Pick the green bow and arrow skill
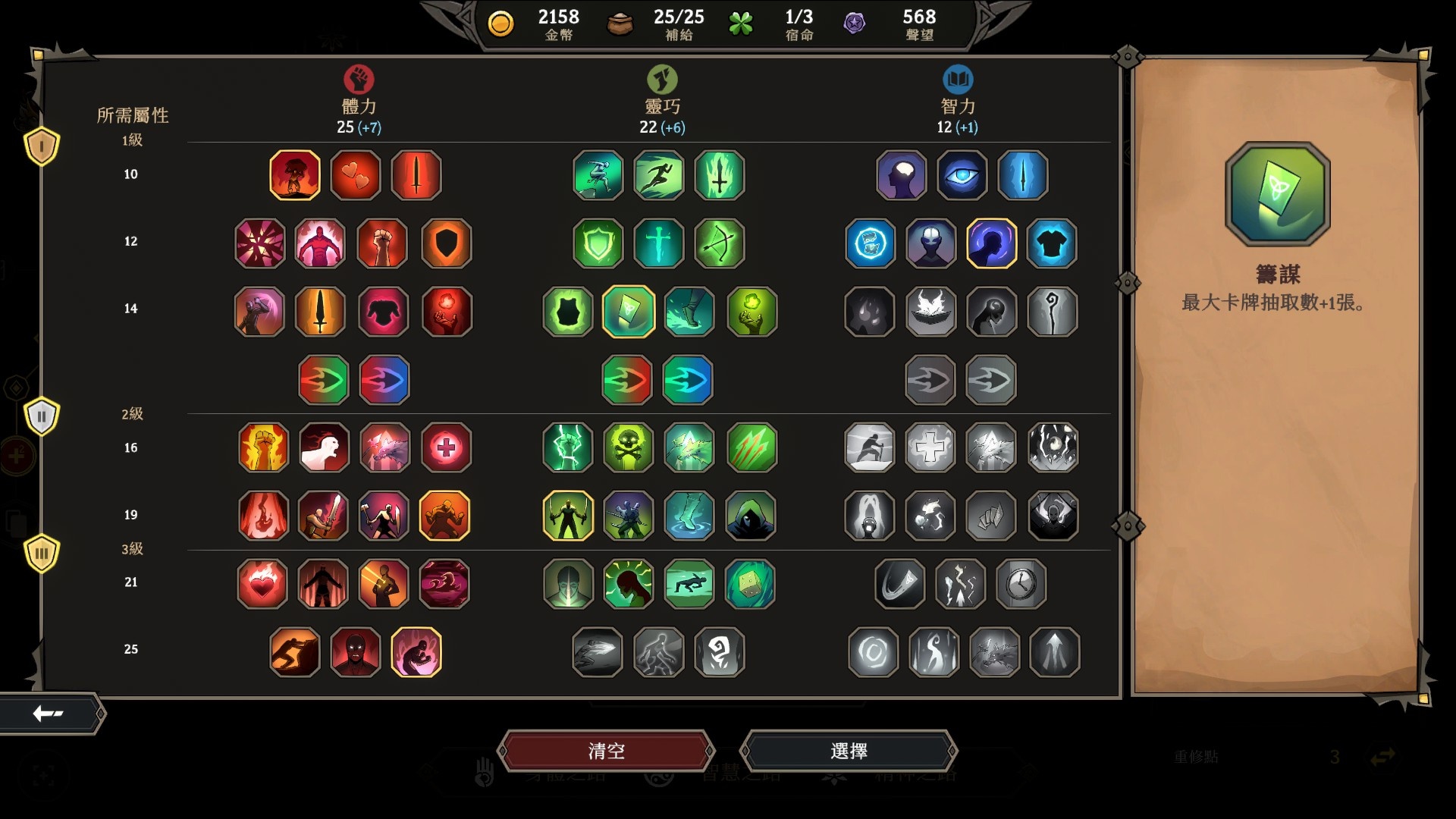Image resolution: width=1456 pixels, height=819 pixels. click(x=719, y=243)
